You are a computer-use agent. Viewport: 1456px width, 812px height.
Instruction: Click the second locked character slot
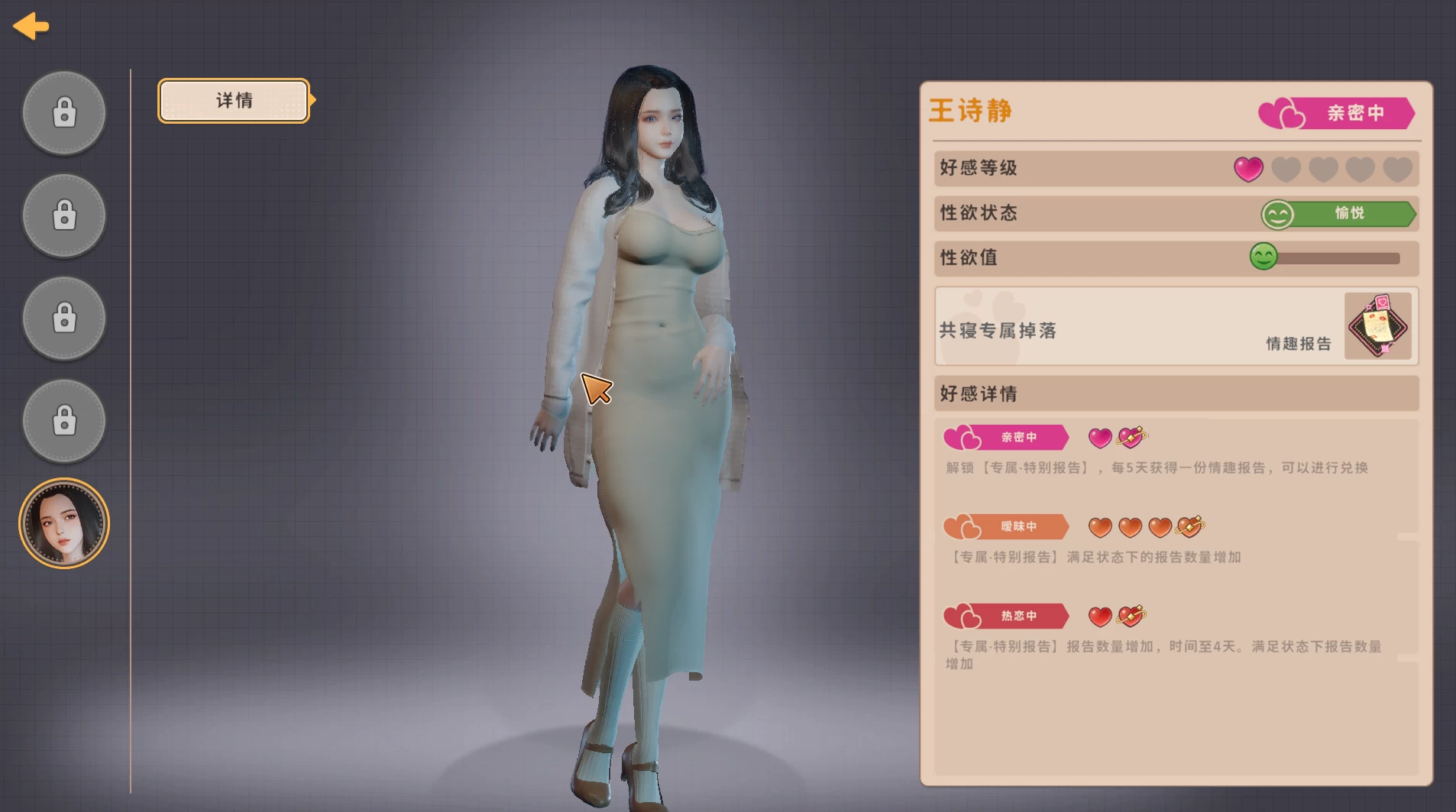(x=64, y=215)
